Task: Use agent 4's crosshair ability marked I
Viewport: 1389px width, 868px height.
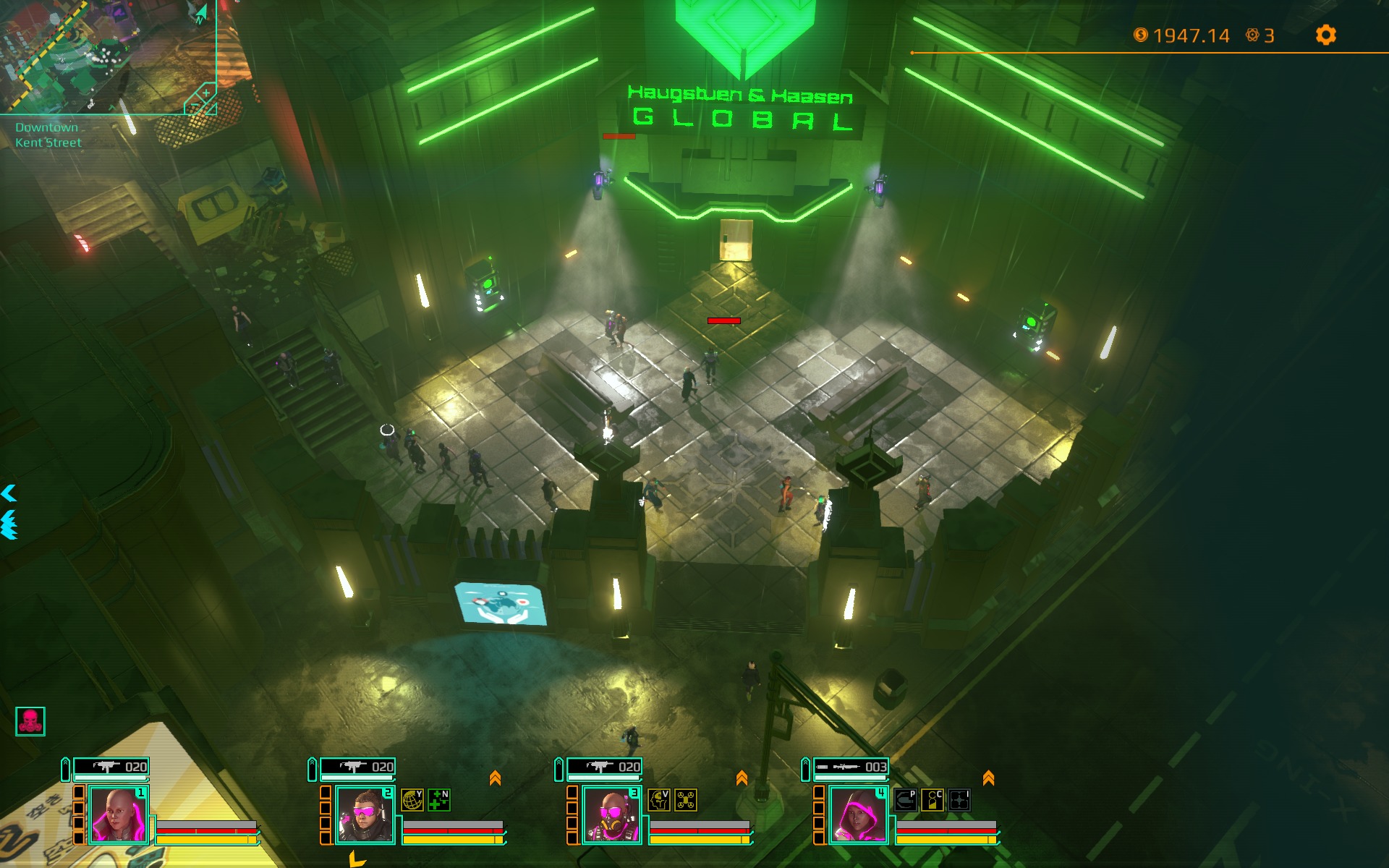Action: tap(959, 800)
